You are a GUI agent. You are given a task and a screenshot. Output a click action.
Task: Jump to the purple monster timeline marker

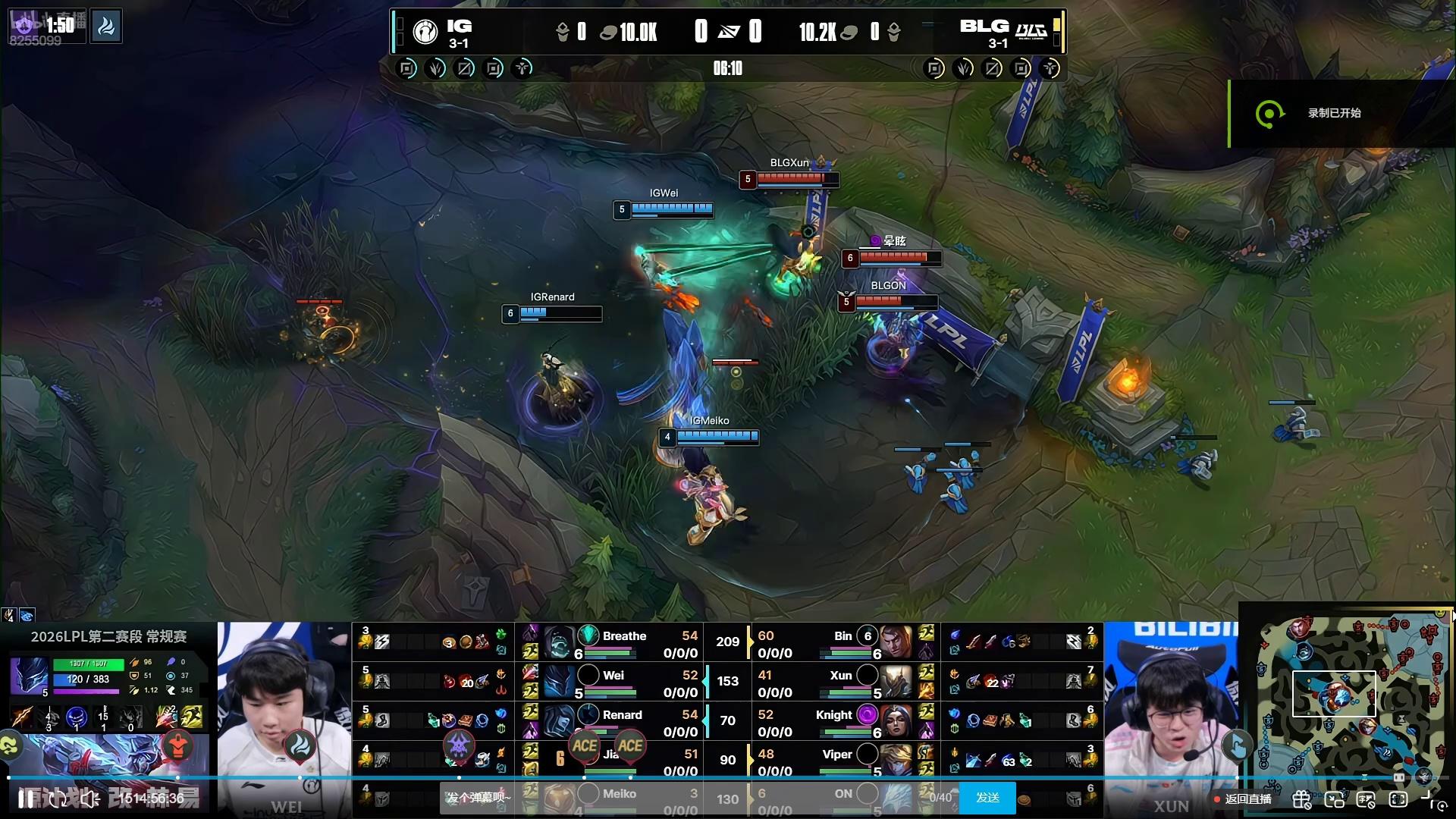459,746
